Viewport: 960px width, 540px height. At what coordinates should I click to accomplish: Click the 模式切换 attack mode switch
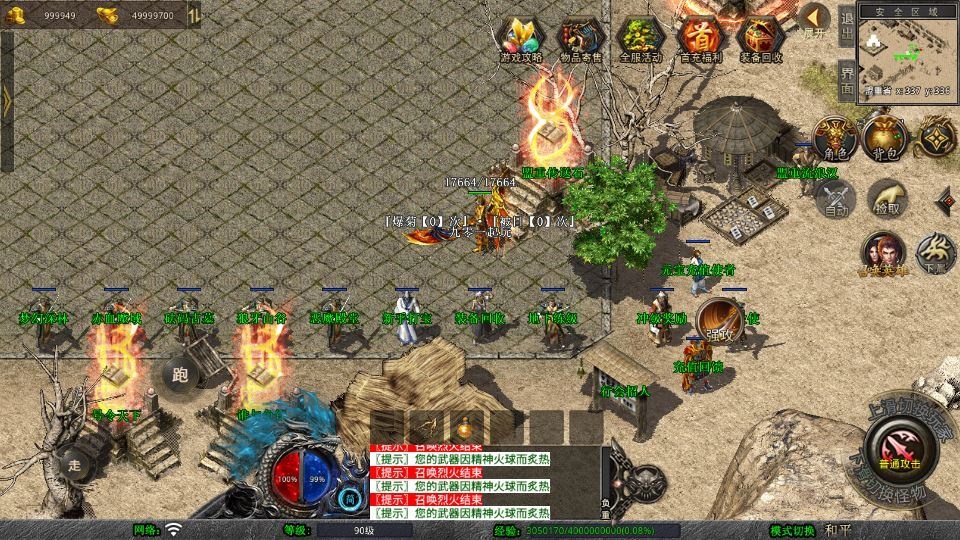pyautogui.click(x=794, y=530)
